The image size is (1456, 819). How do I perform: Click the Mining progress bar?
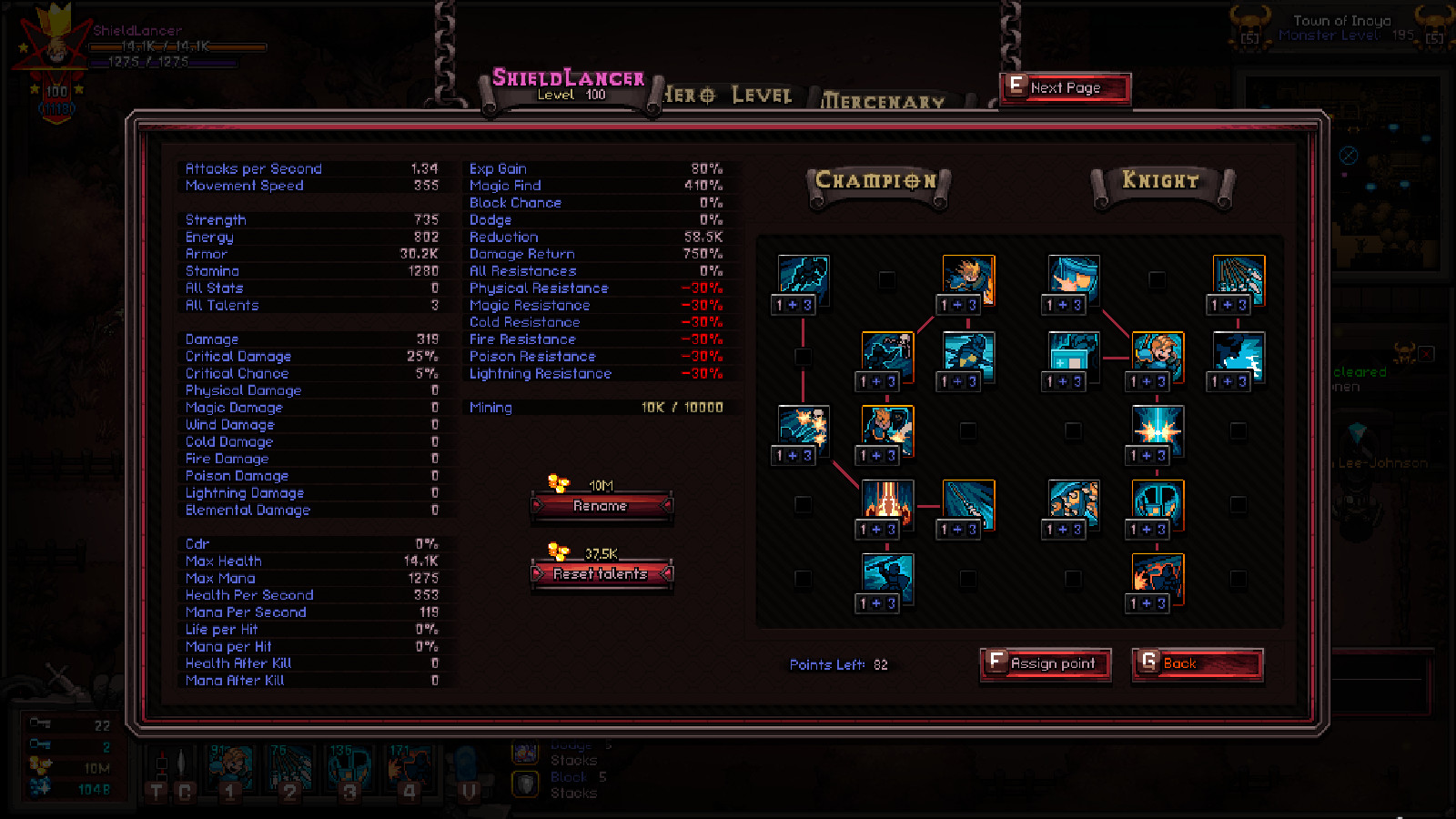tap(596, 407)
